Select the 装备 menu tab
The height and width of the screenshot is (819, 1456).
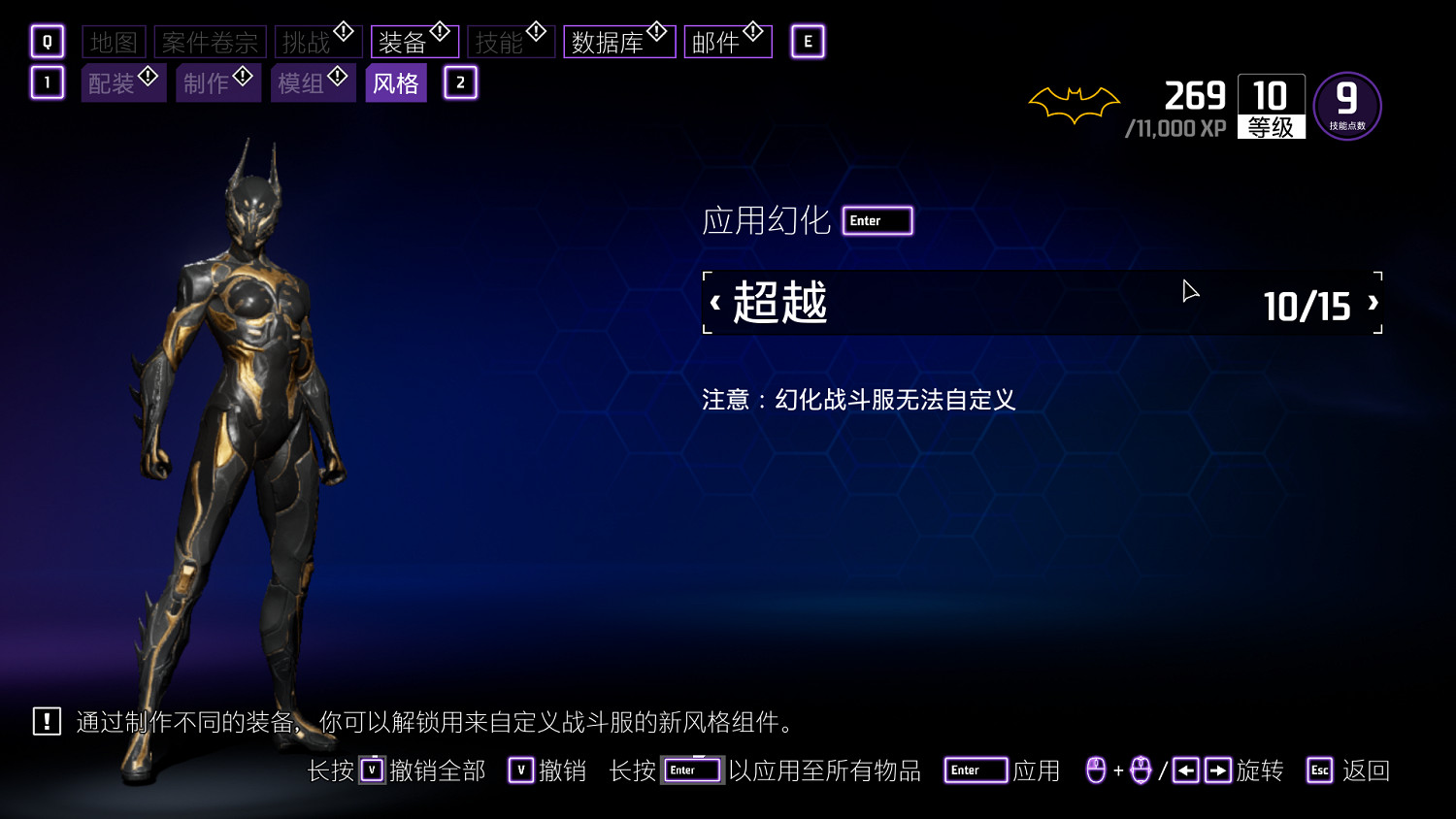(x=412, y=41)
